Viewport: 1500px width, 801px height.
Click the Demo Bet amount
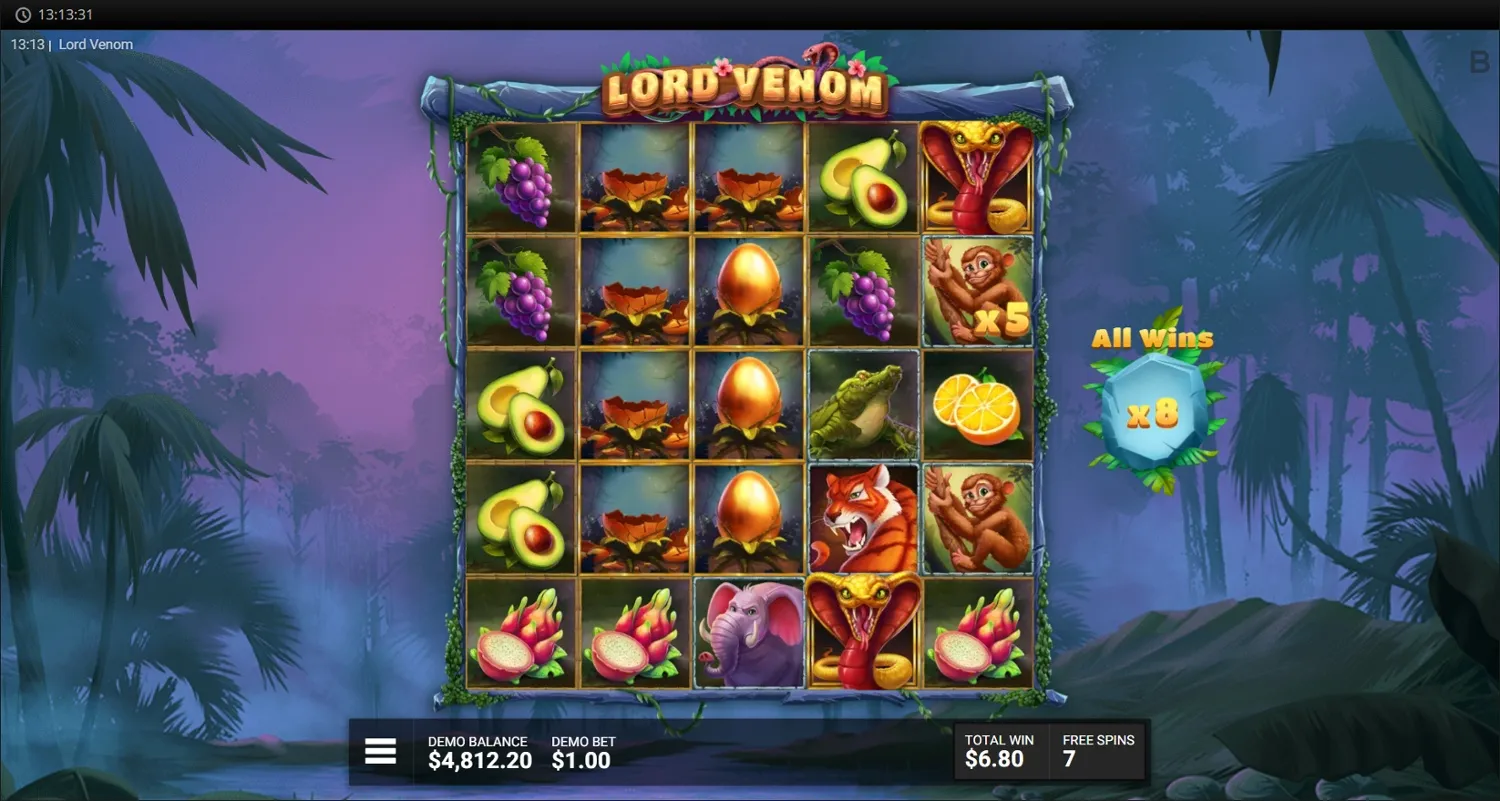pyautogui.click(x=580, y=750)
